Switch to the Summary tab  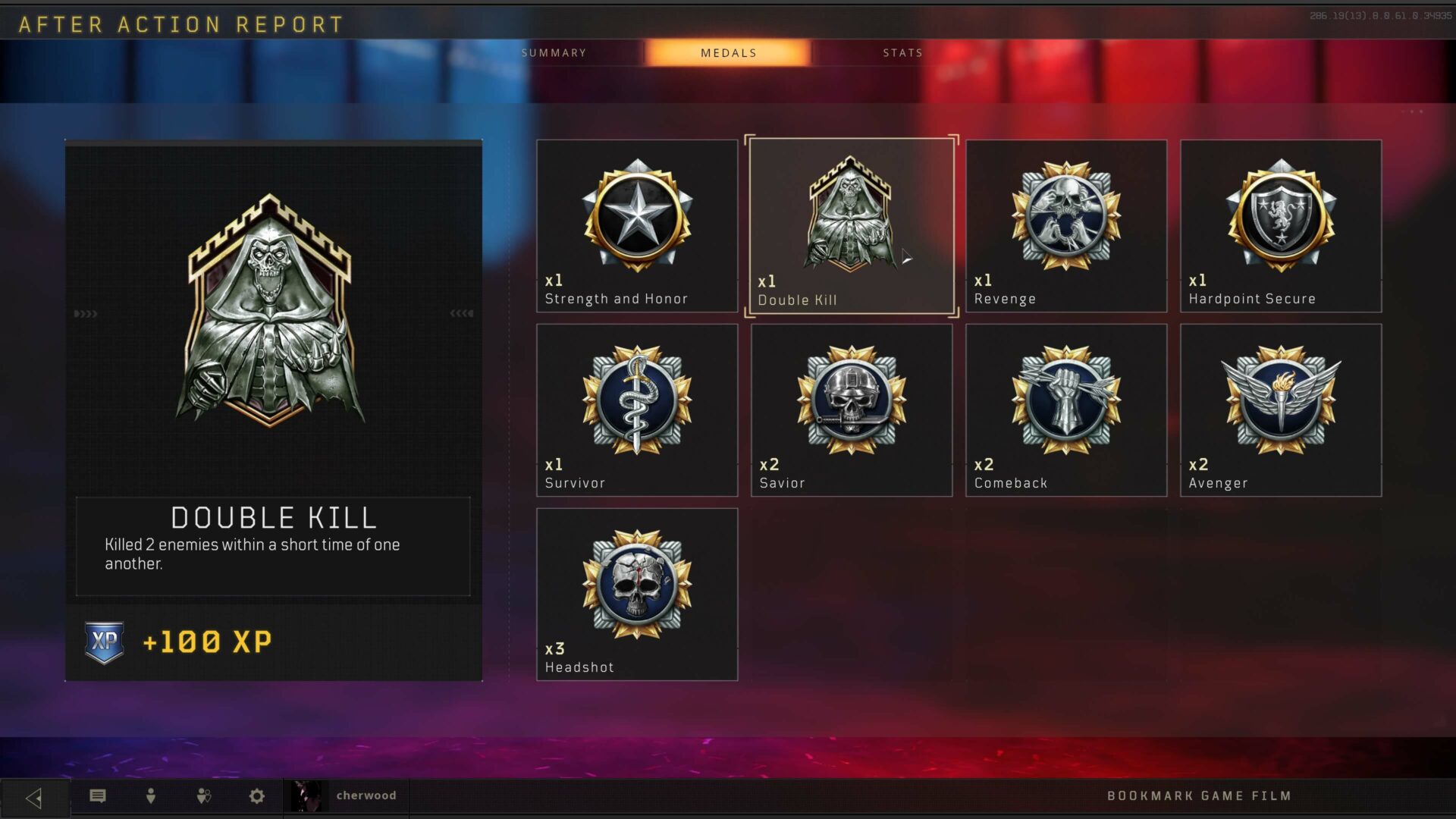click(554, 53)
